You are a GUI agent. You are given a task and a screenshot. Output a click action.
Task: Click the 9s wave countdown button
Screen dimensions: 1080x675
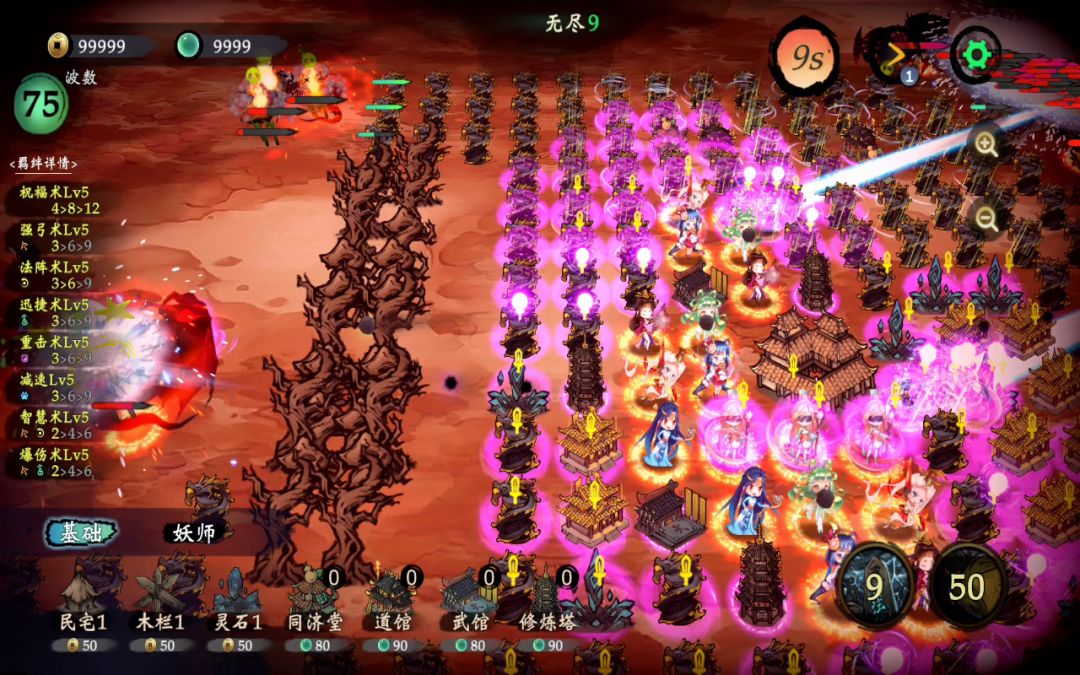pos(807,59)
